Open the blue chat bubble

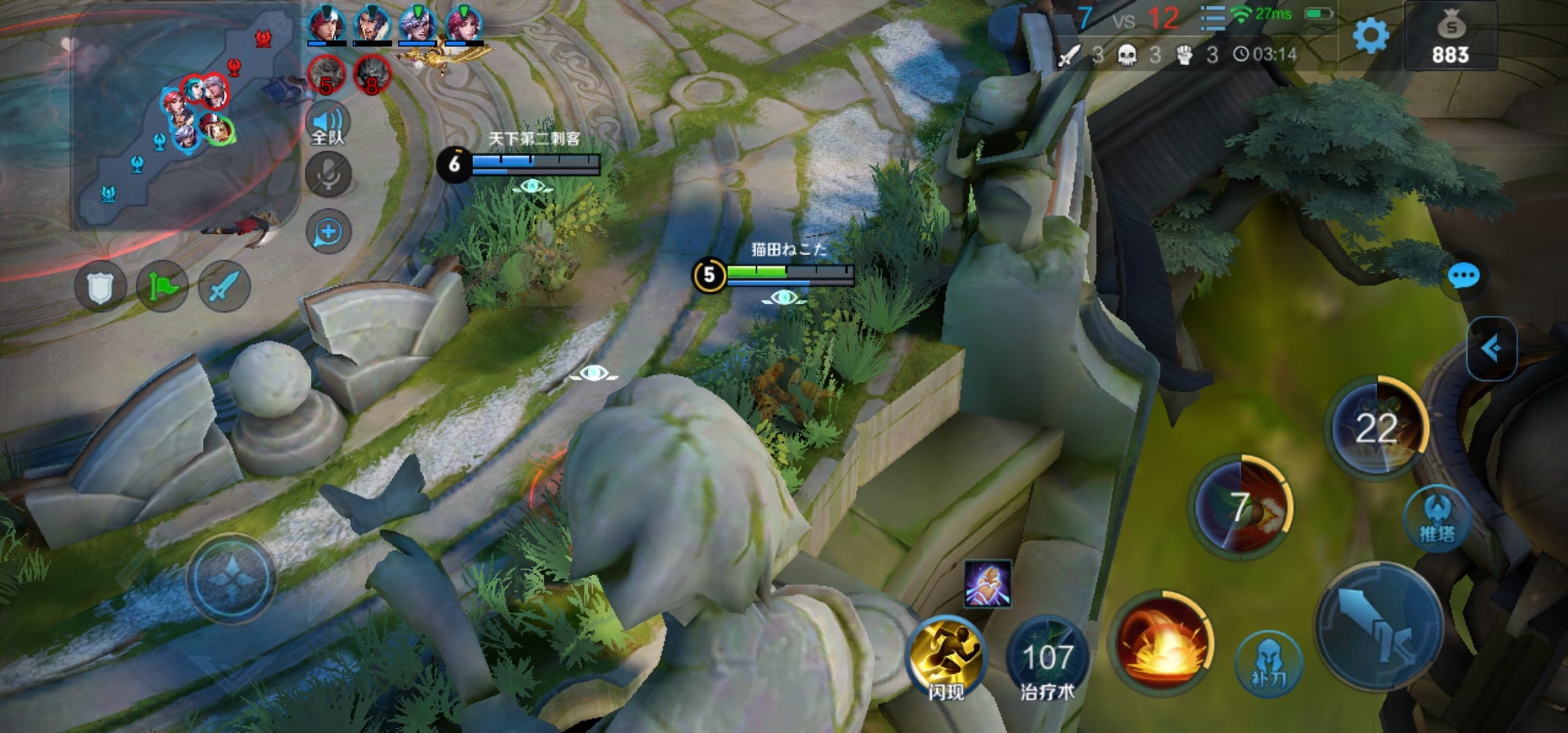coord(1463,276)
